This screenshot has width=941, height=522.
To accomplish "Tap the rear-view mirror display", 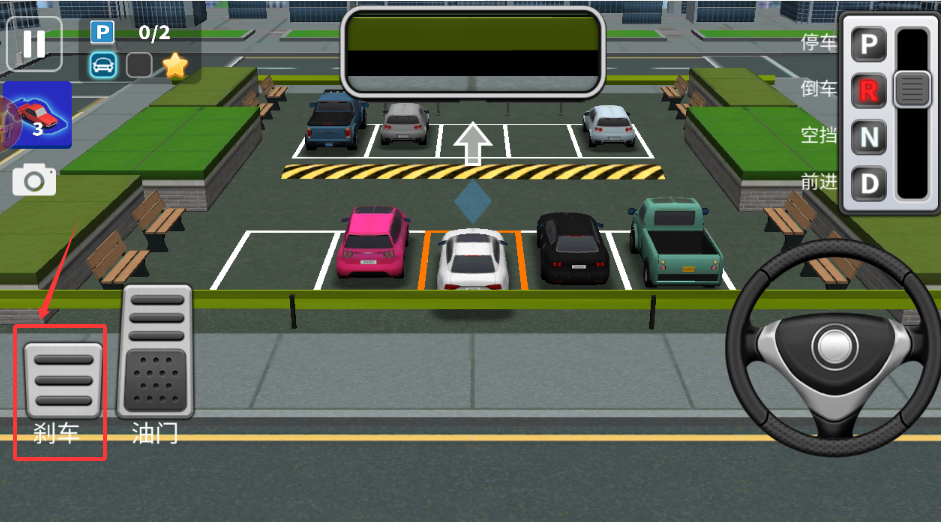I will pos(473,50).
